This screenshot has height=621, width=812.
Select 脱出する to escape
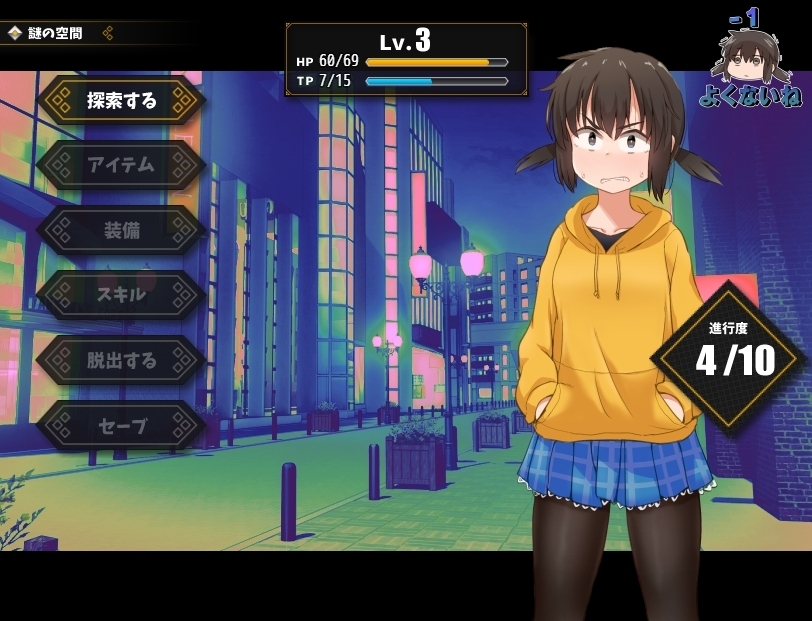[x=122, y=360]
